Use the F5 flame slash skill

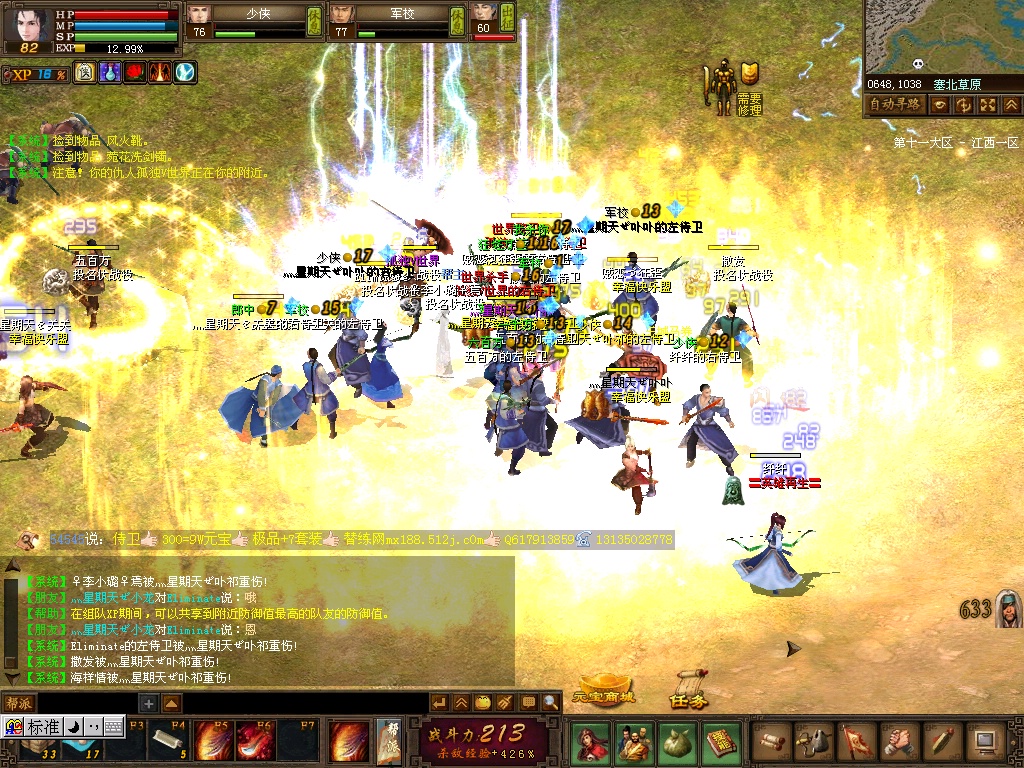[212, 742]
